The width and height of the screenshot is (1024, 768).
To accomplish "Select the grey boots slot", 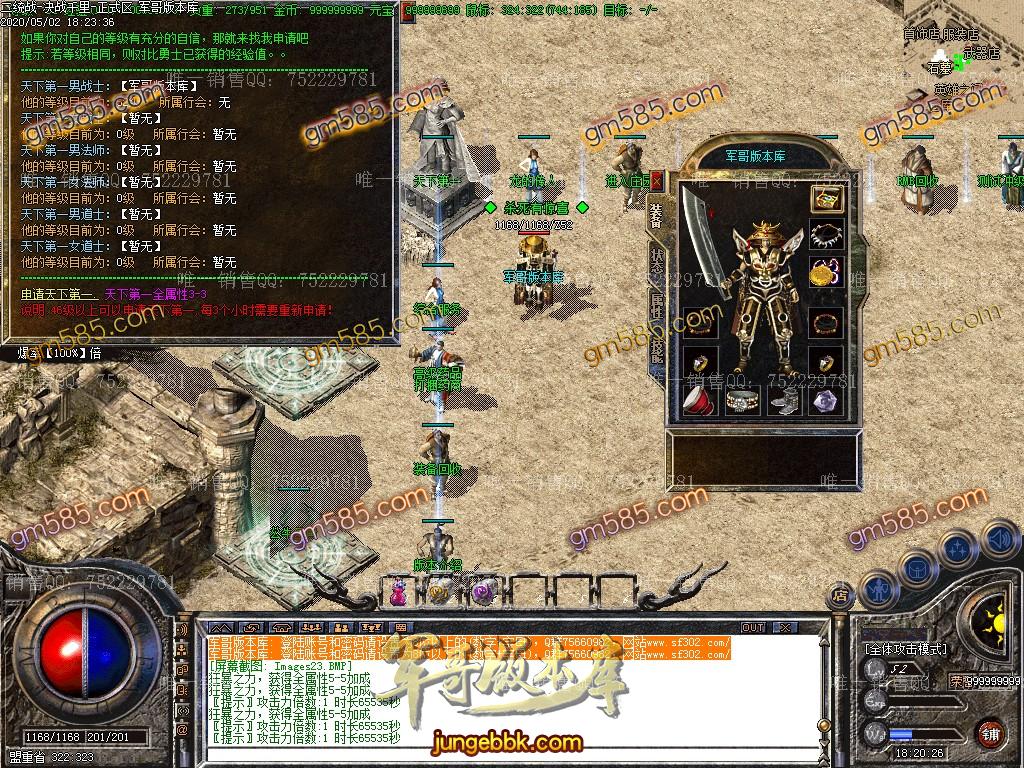I will tap(783, 401).
